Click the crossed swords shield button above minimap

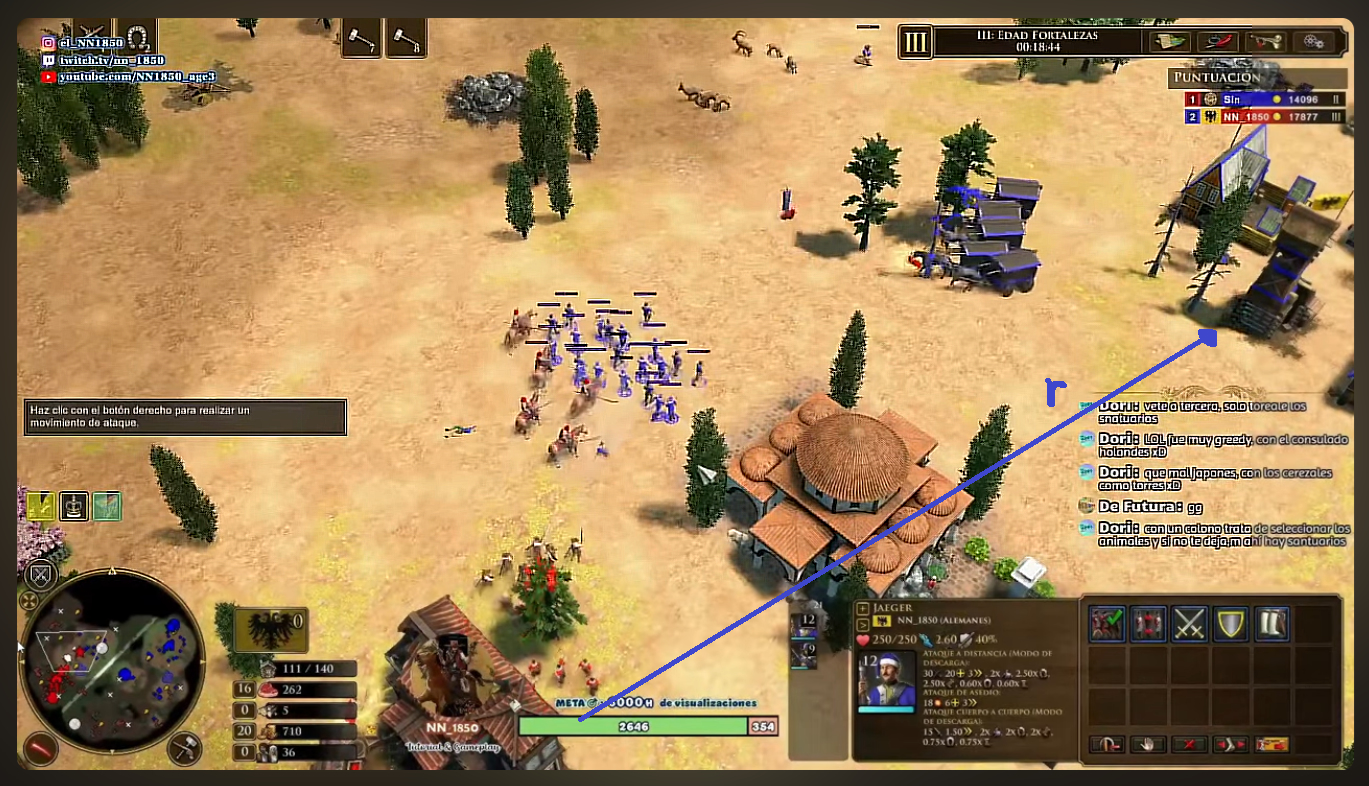click(40, 574)
